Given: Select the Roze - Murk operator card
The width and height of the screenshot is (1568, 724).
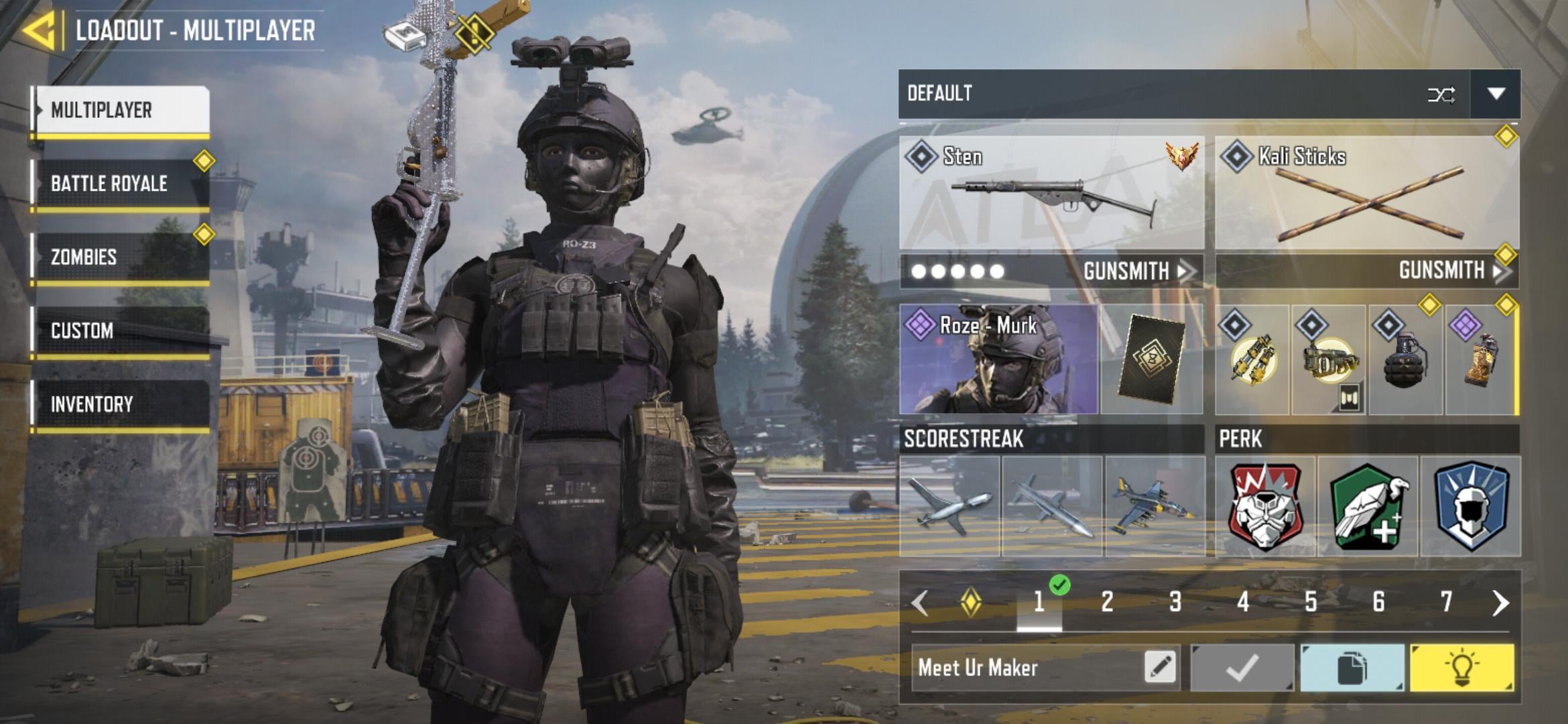Looking at the screenshot, I should click(x=998, y=359).
